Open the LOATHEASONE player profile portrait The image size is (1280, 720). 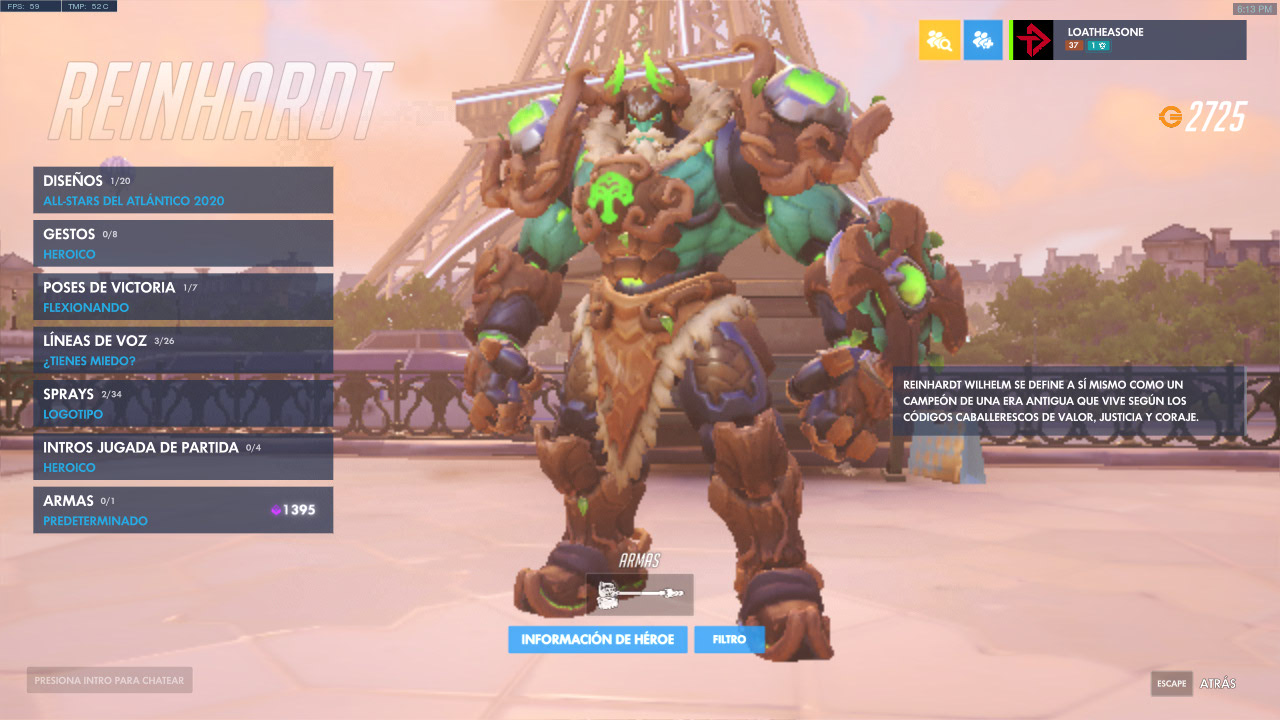point(1032,40)
